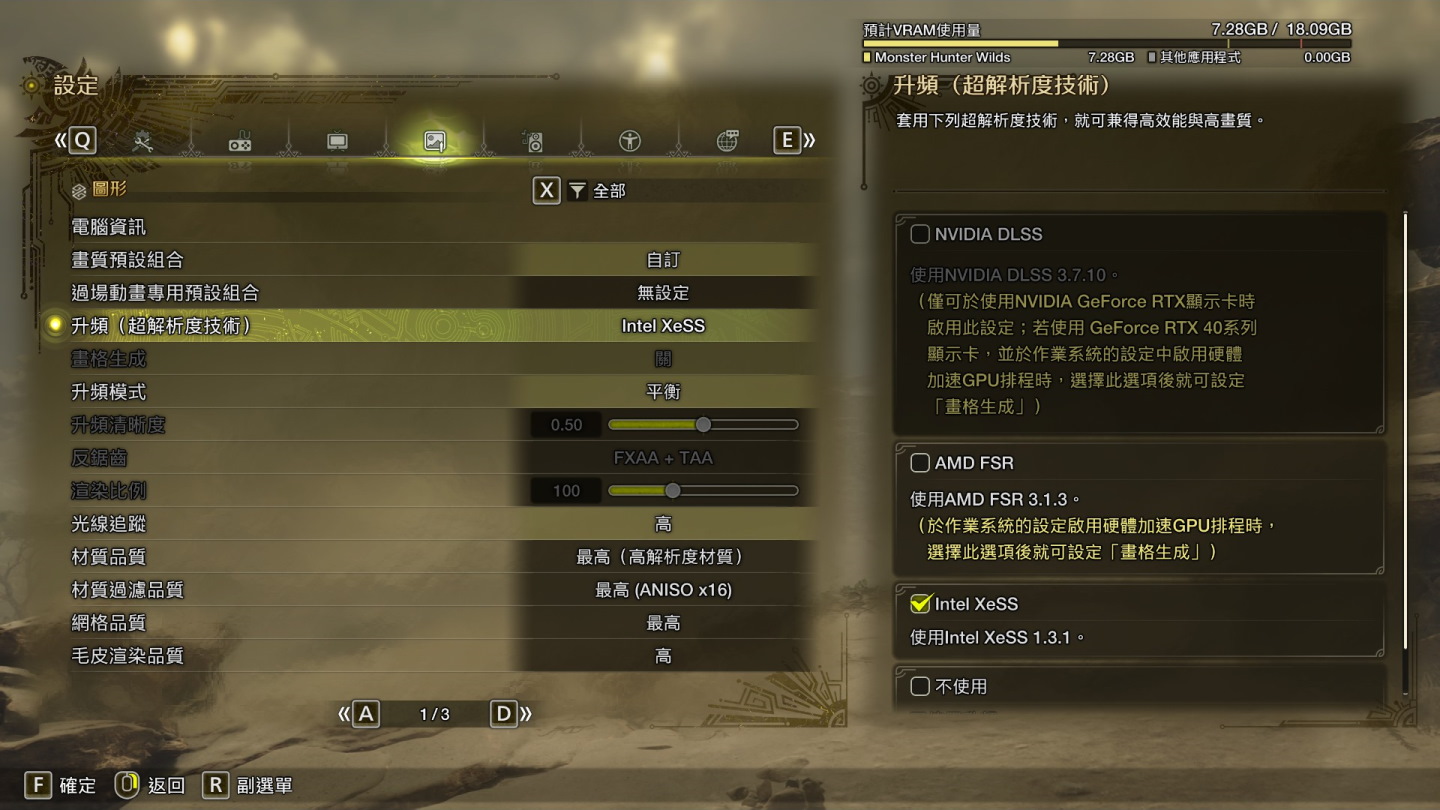Expand the 升頻（超解析度技術）setting row
Image resolution: width=1440 pixels, height=810 pixels.
point(300,326)
